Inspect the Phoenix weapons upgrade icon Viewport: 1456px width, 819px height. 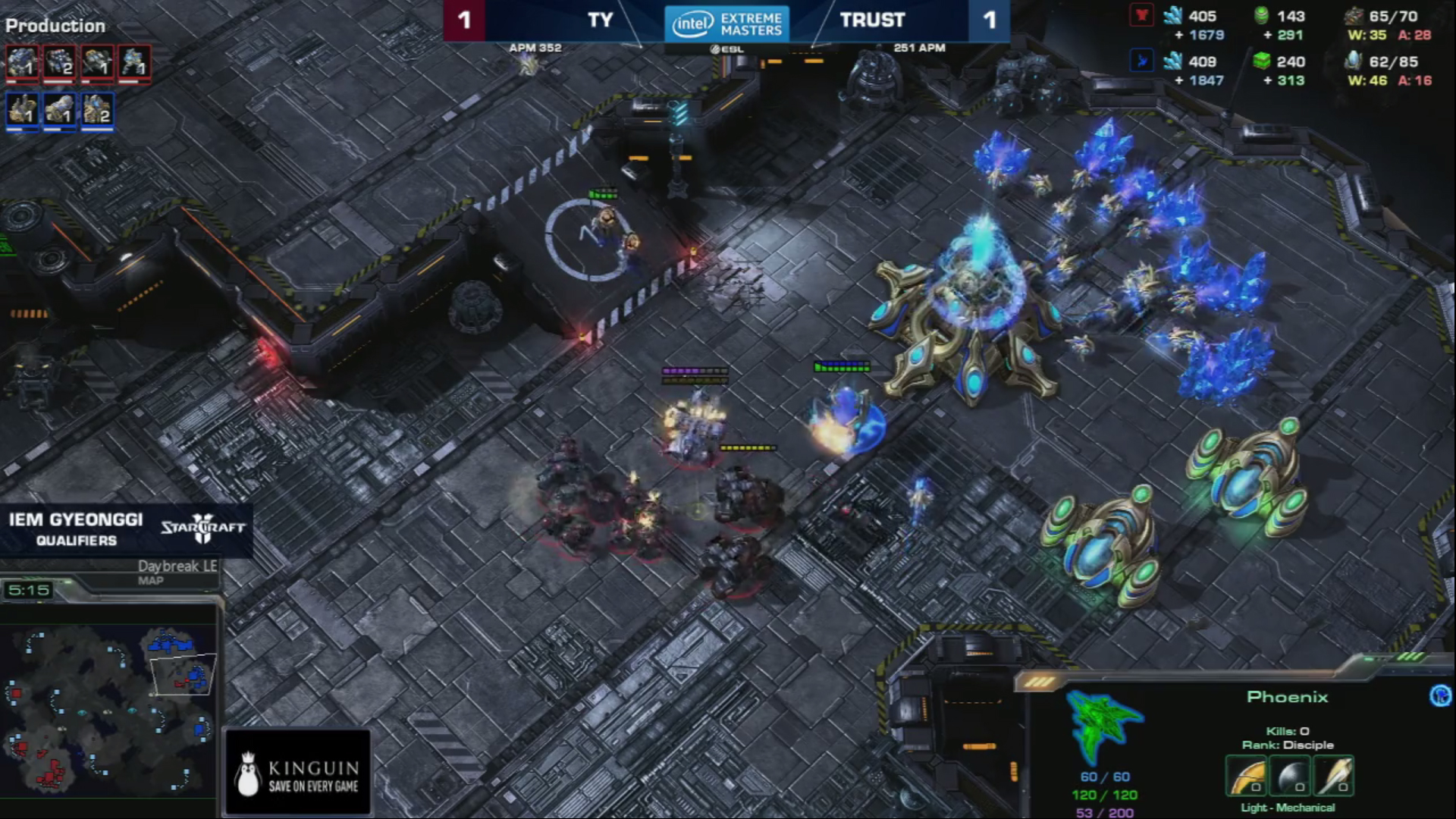(1334, 777)
